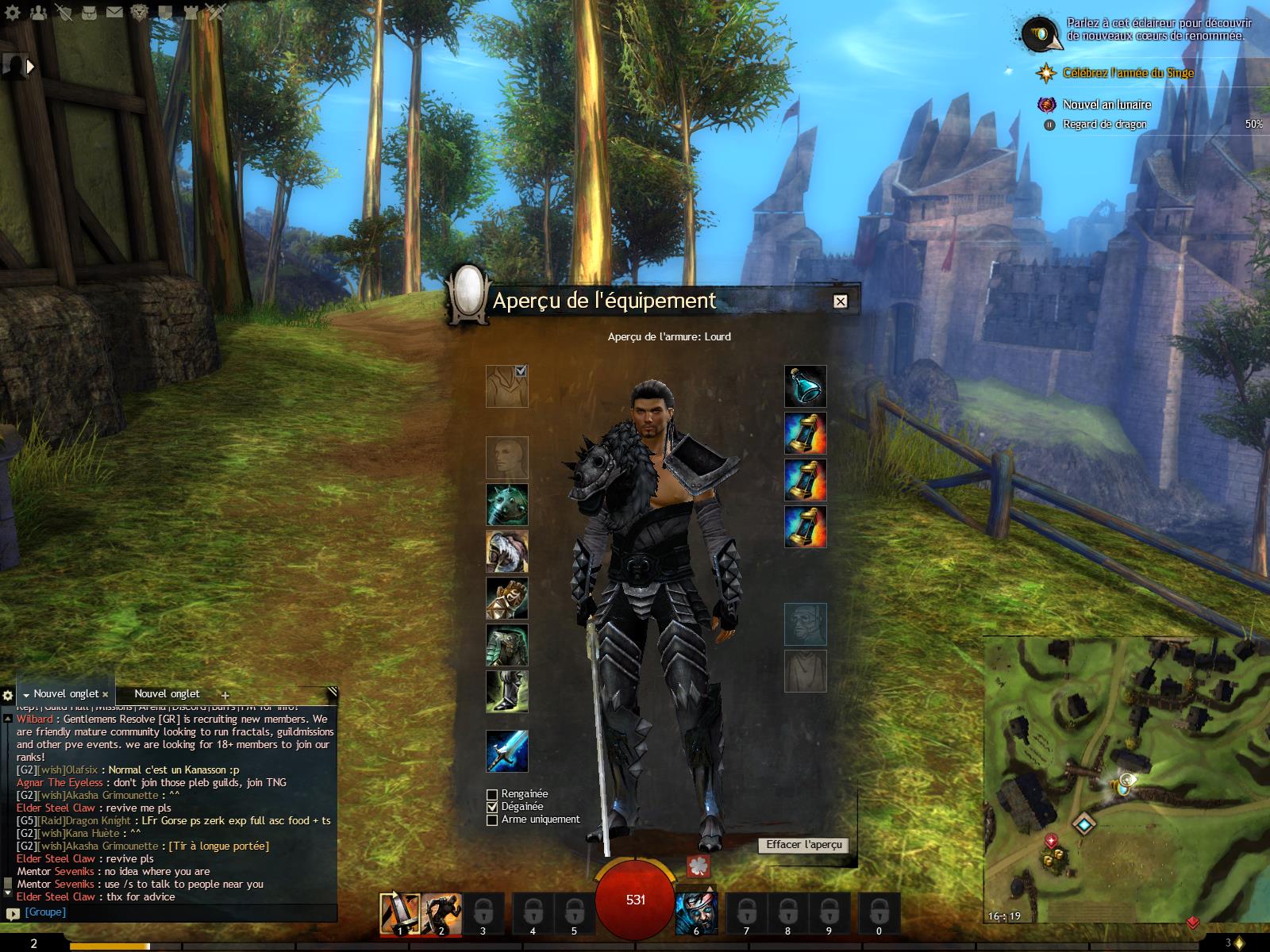Open the inventory bag icon
Screen dimensions: 1270x952
[90, 12]
